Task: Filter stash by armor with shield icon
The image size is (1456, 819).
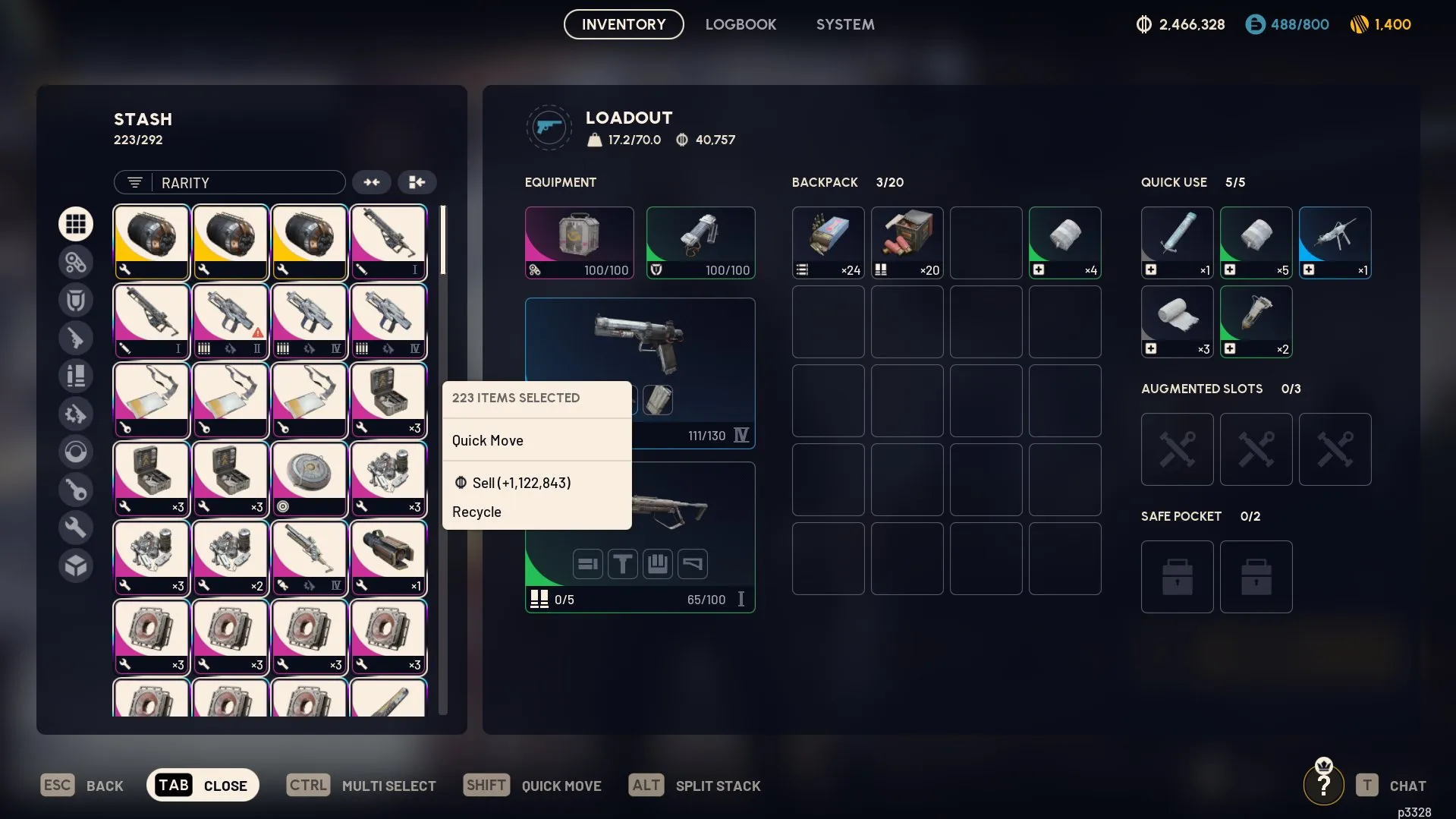Action: 76,300
